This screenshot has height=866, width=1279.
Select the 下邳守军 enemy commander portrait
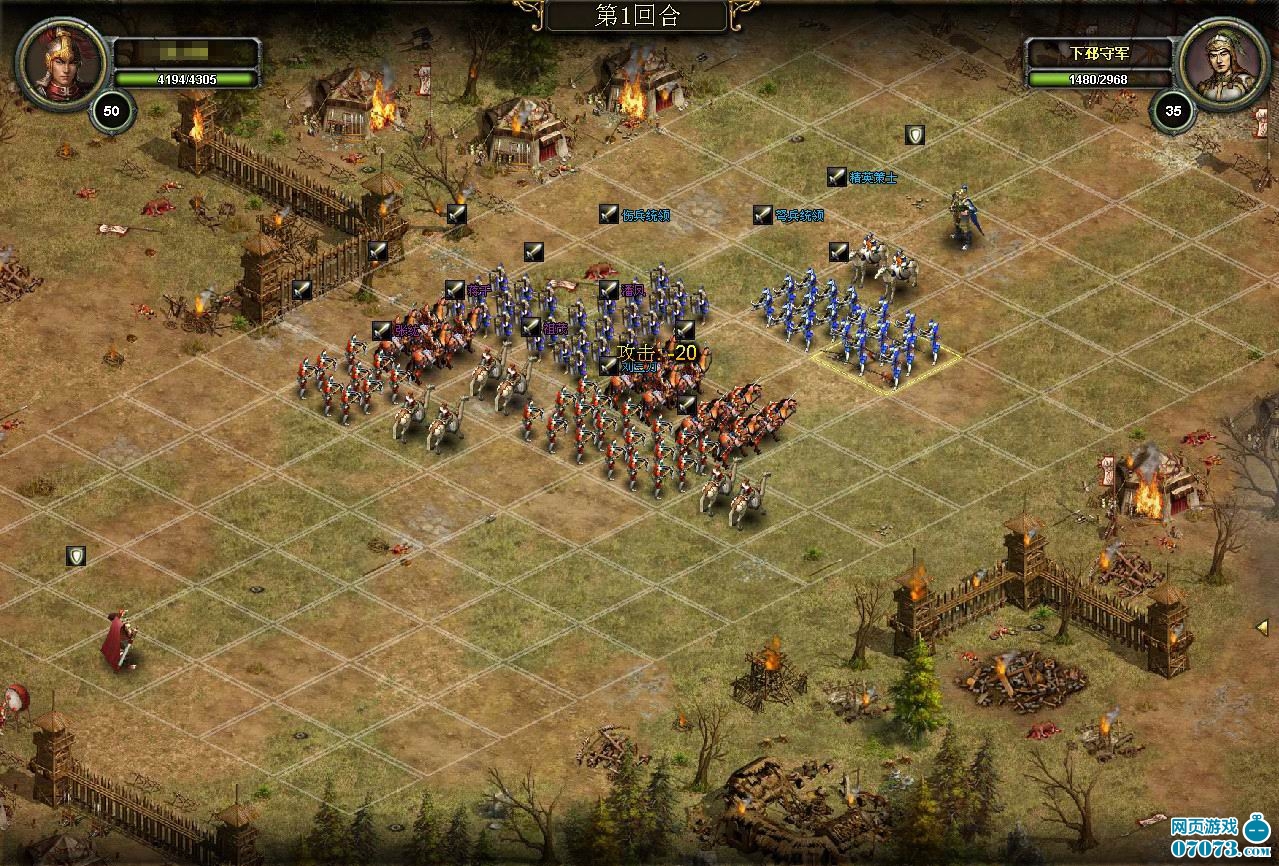[x=1218, y=62]
